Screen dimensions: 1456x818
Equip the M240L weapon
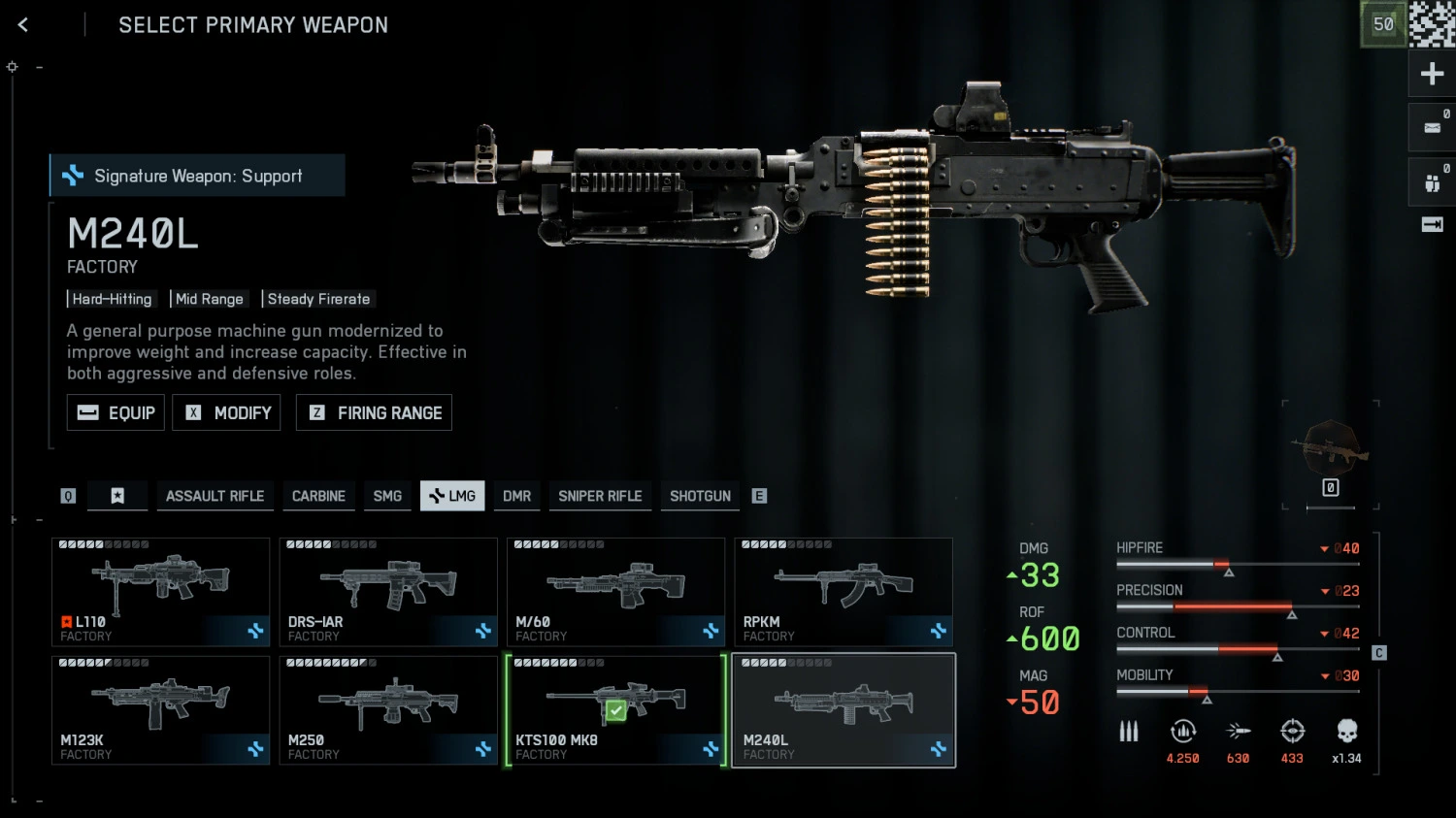[116, 412]
